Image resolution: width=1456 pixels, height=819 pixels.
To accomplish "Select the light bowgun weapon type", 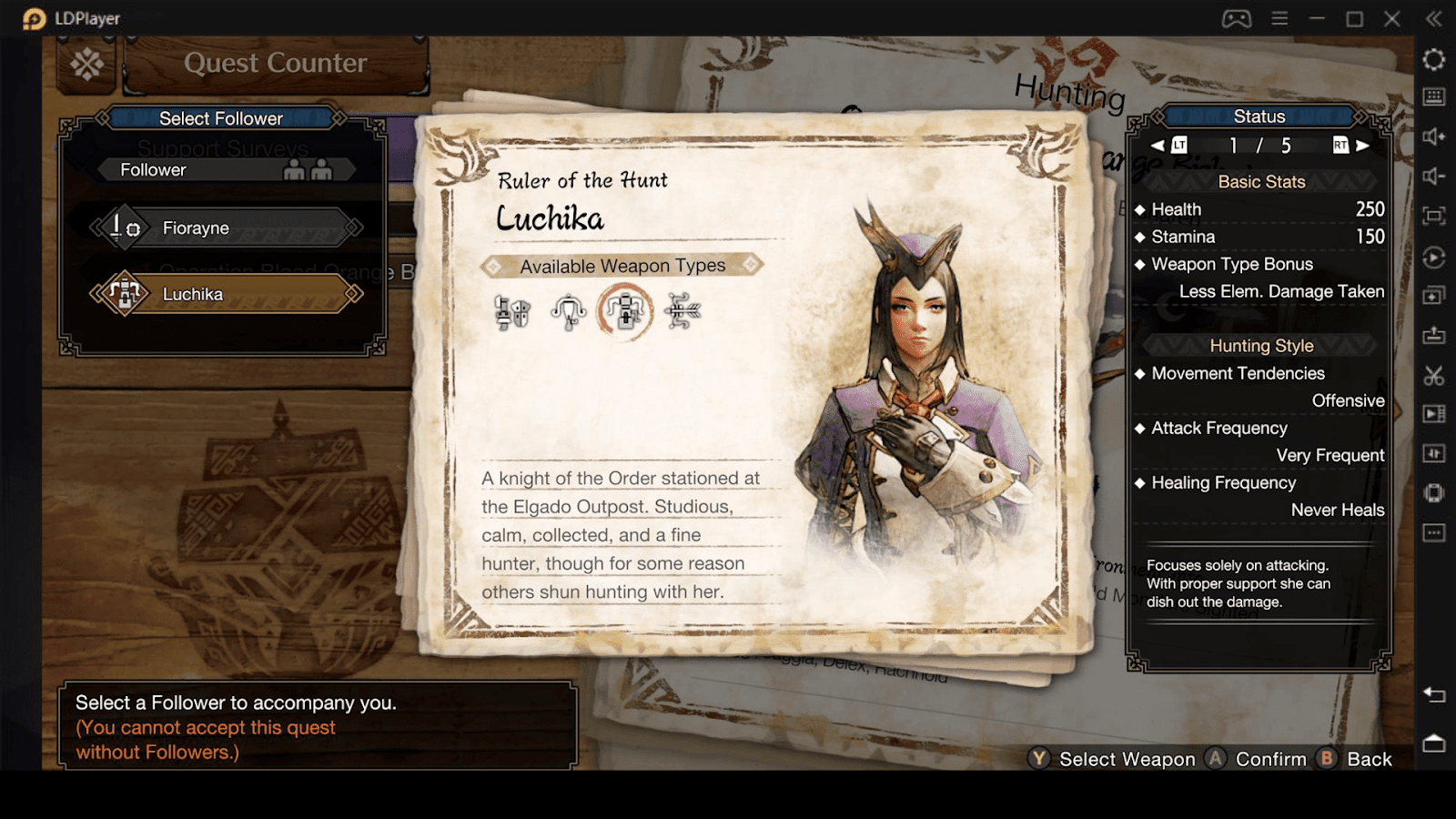I will [569, 311].
